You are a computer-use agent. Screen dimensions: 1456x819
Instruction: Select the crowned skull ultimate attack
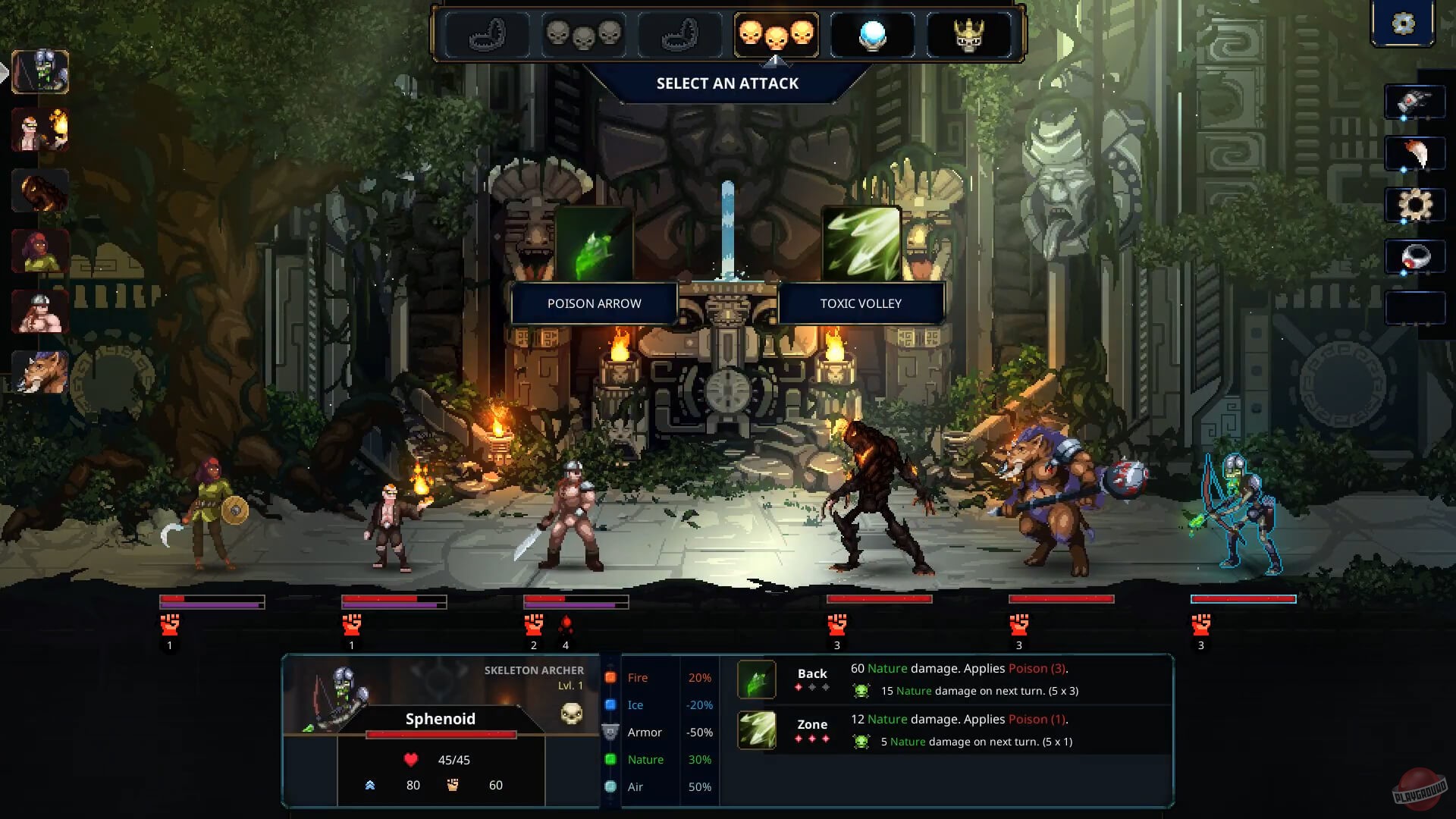pyautogui.click(x=971, y=33)
